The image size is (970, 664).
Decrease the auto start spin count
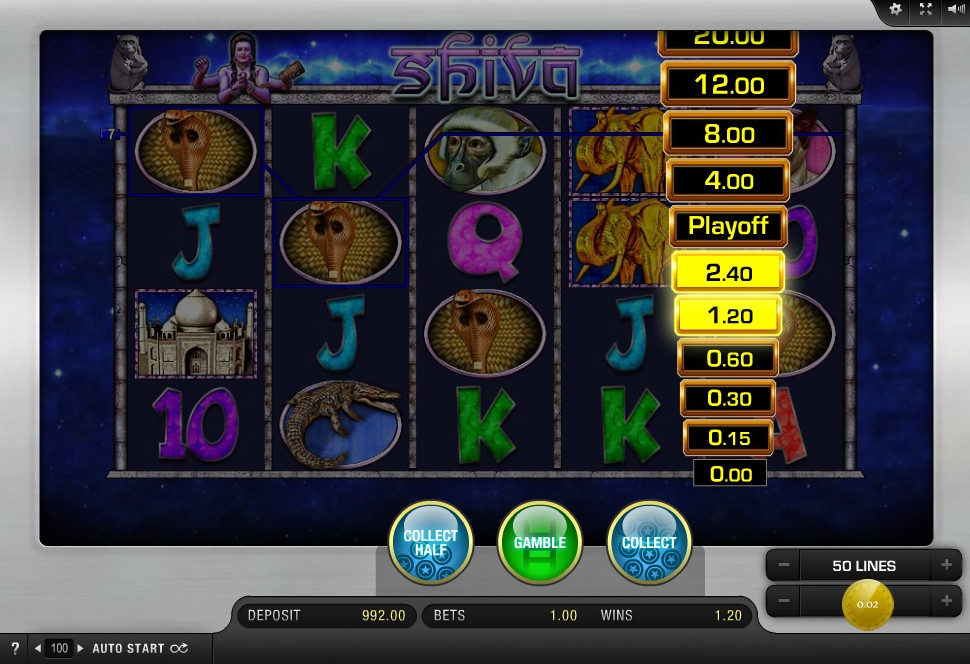(38, 648)
